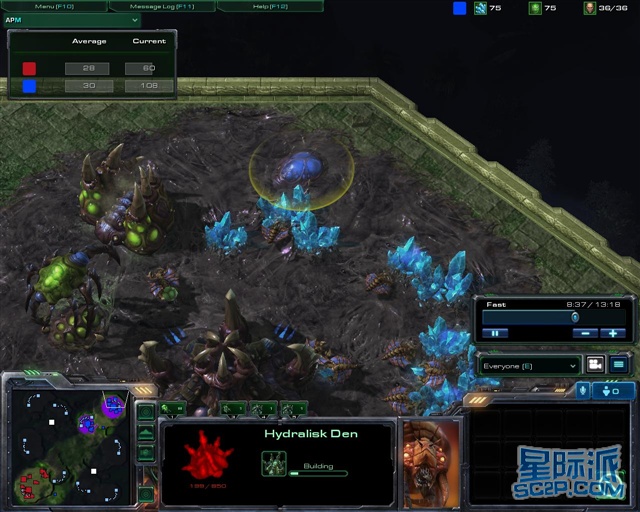This screenshot has height=512, width=640.
Task: Decrease replay speed with the minus button
Action: pyautogui.click(x=584, y=333)
